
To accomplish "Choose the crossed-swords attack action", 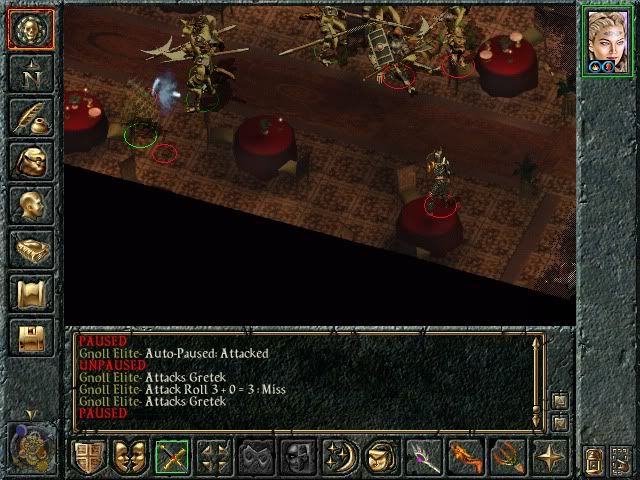I will [173, 456].
